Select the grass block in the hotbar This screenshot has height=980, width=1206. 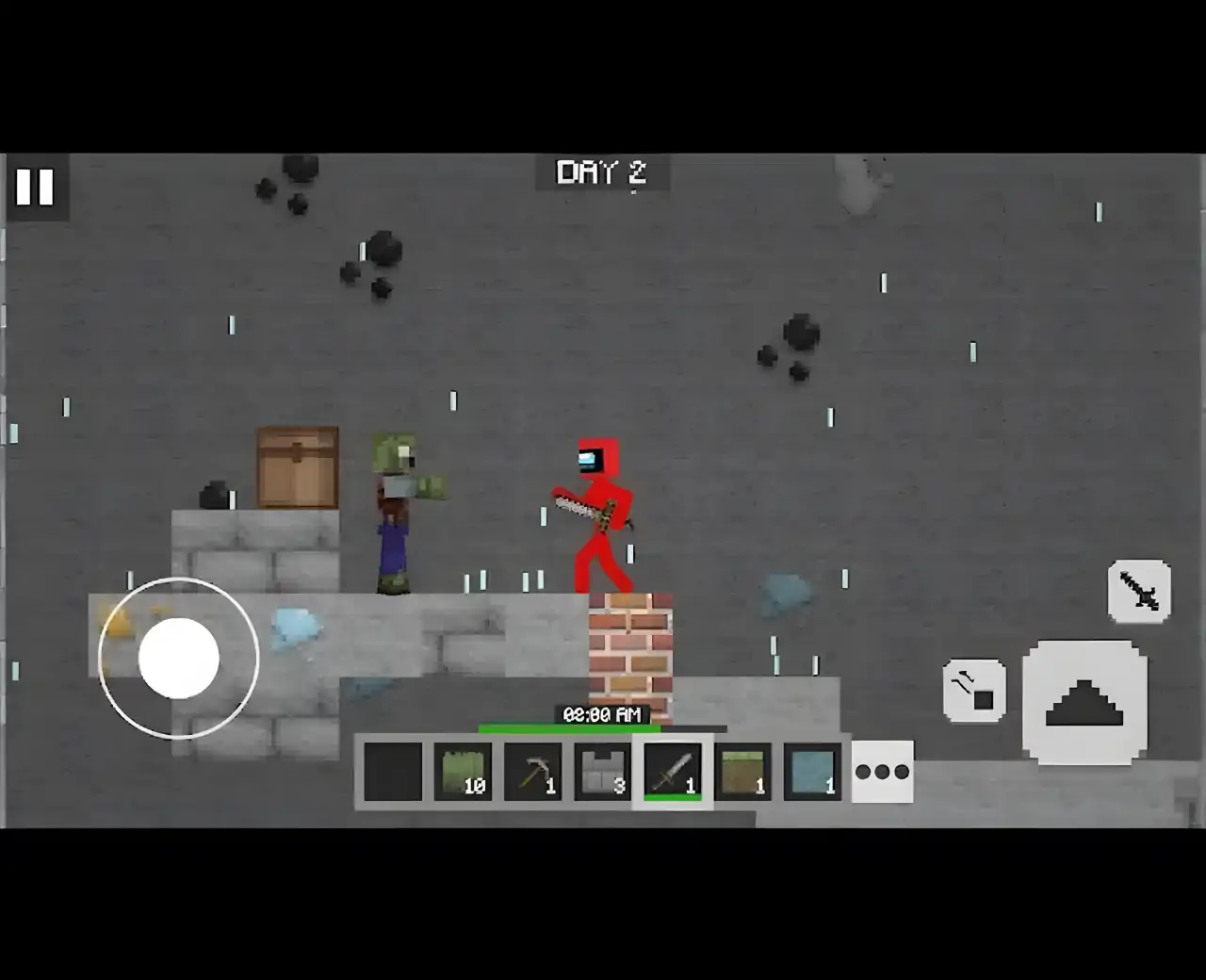tap(742, 771)
